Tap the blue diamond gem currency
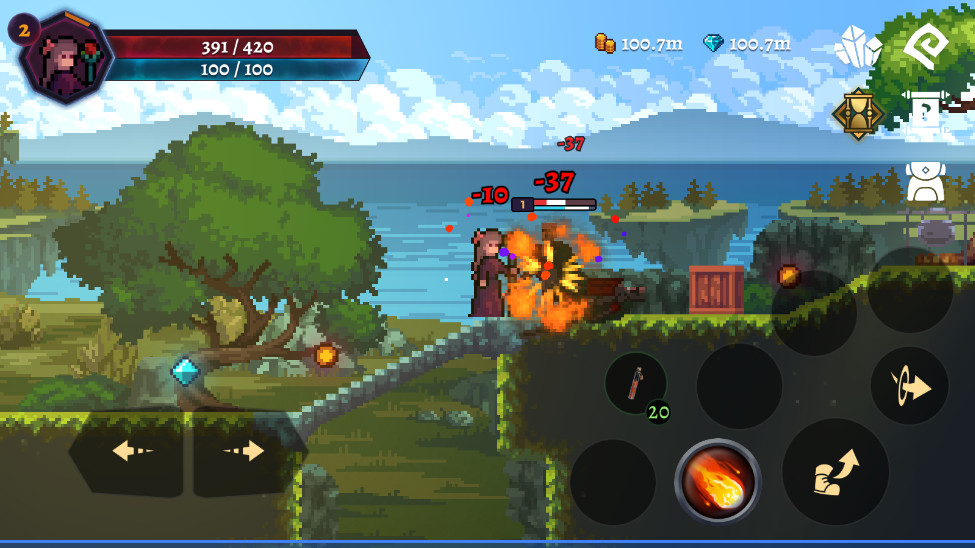This screenshot has height=548, width=975. pos(746,43)
